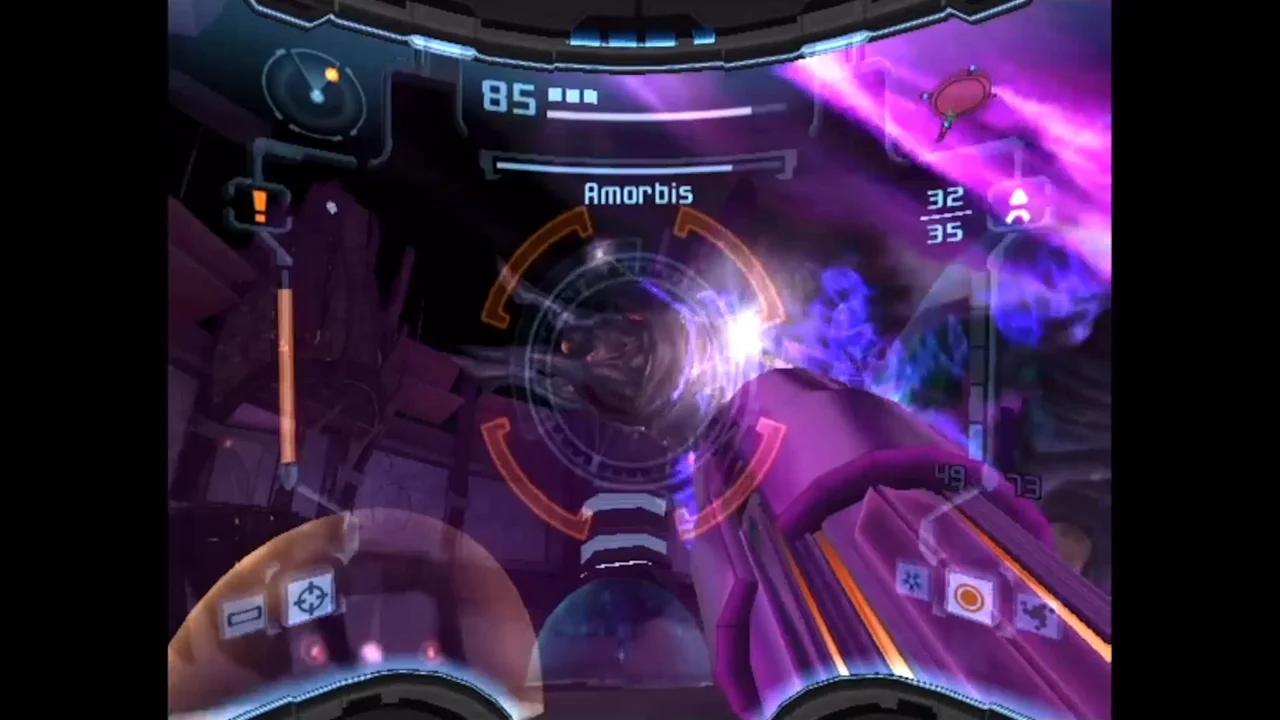Select the Combat Visor icon
The width and height of the screenshot is (1280, 720).
click(245, 614)
